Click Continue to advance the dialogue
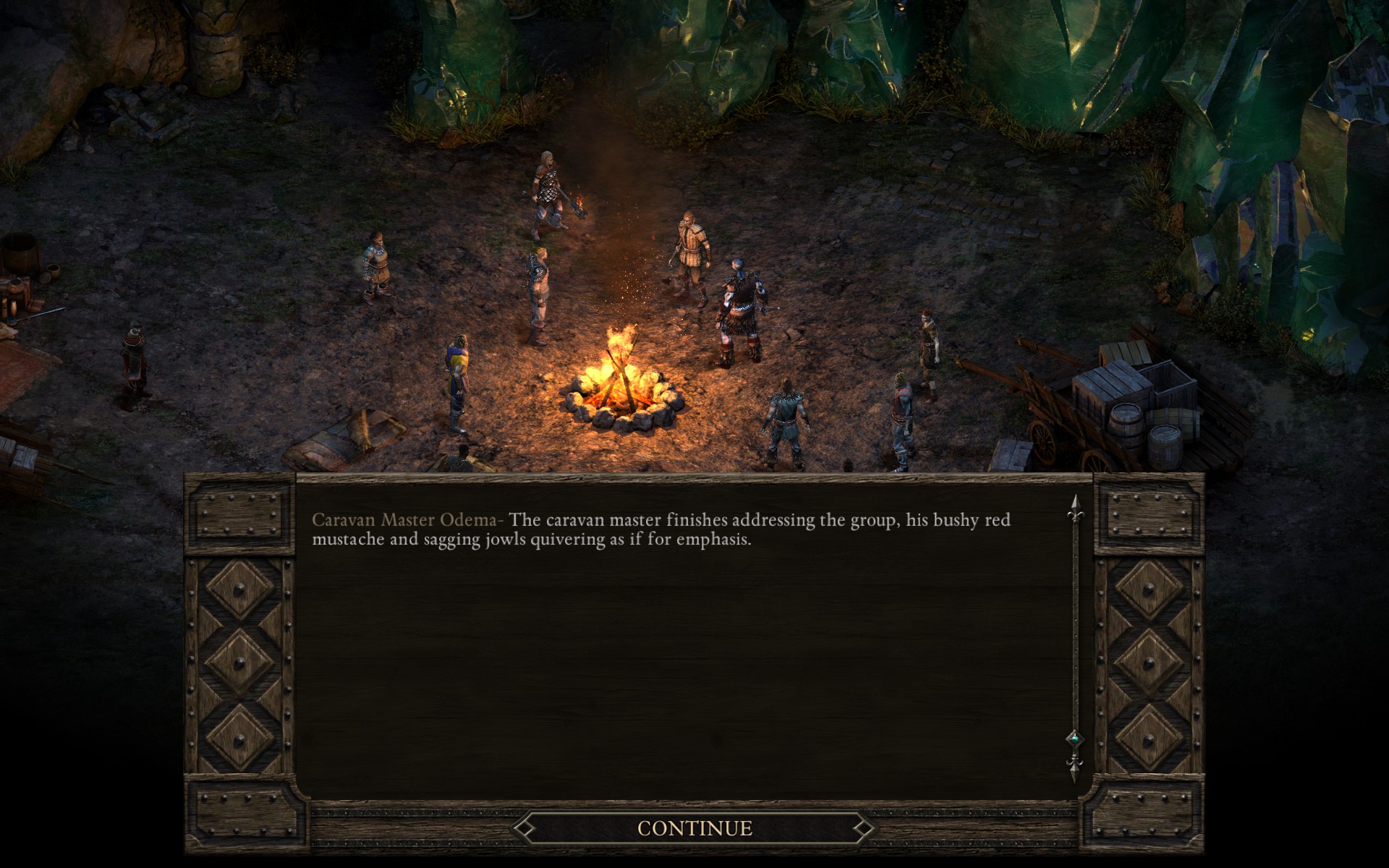The image size is (1389, 868). [694, 828]
